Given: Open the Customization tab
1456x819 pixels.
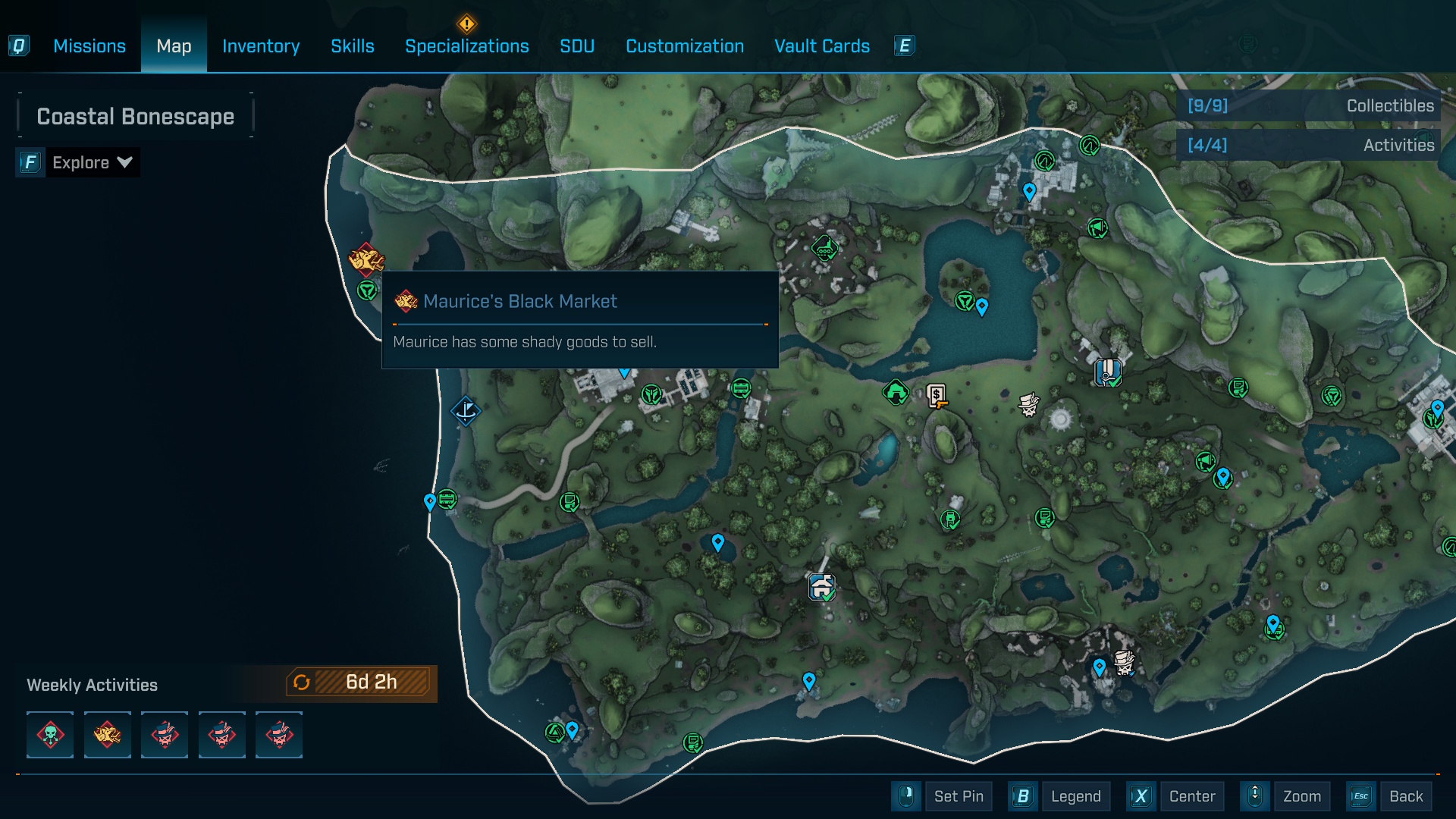Looking at the screenshot, I should click(x=684, y=46).
